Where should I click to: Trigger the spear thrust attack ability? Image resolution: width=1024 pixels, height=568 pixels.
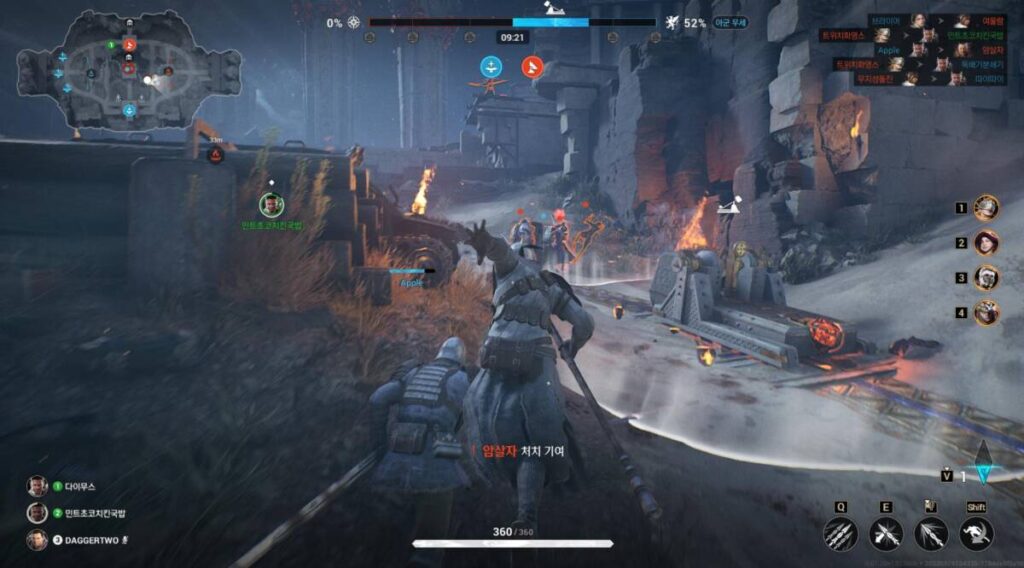point(931,534)
